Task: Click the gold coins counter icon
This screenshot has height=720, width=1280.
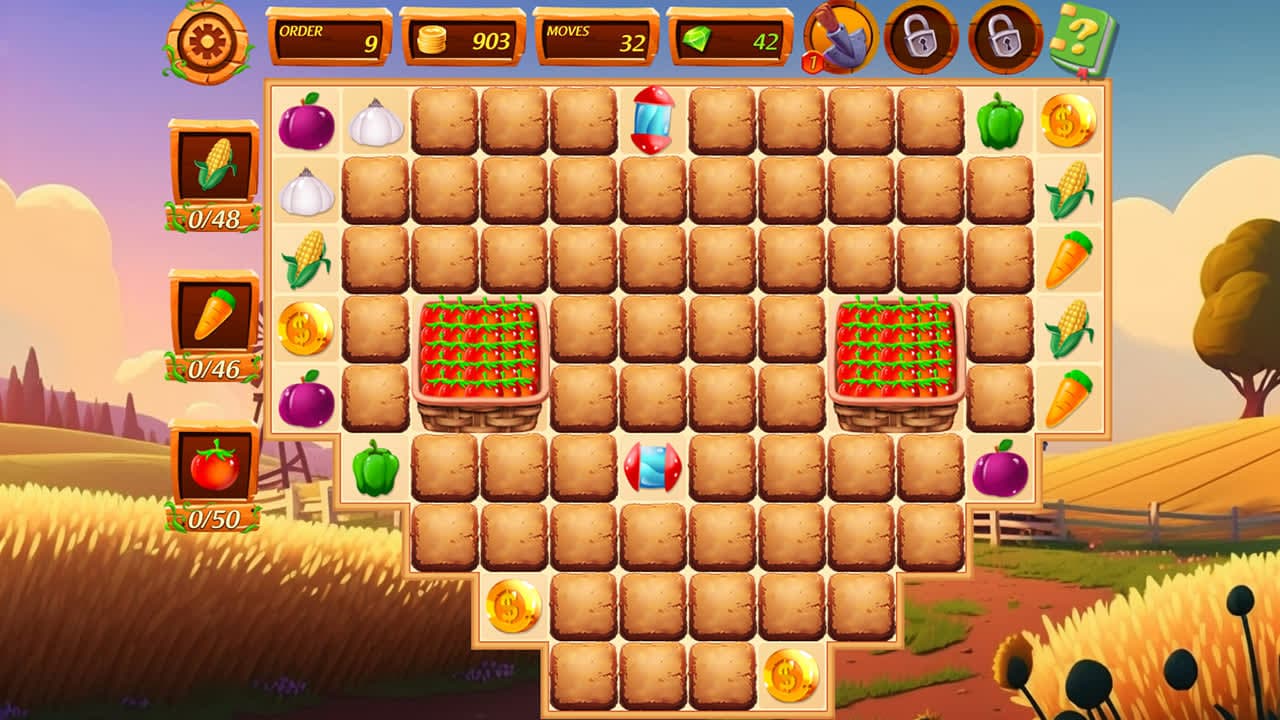Action: coord(430,39)
